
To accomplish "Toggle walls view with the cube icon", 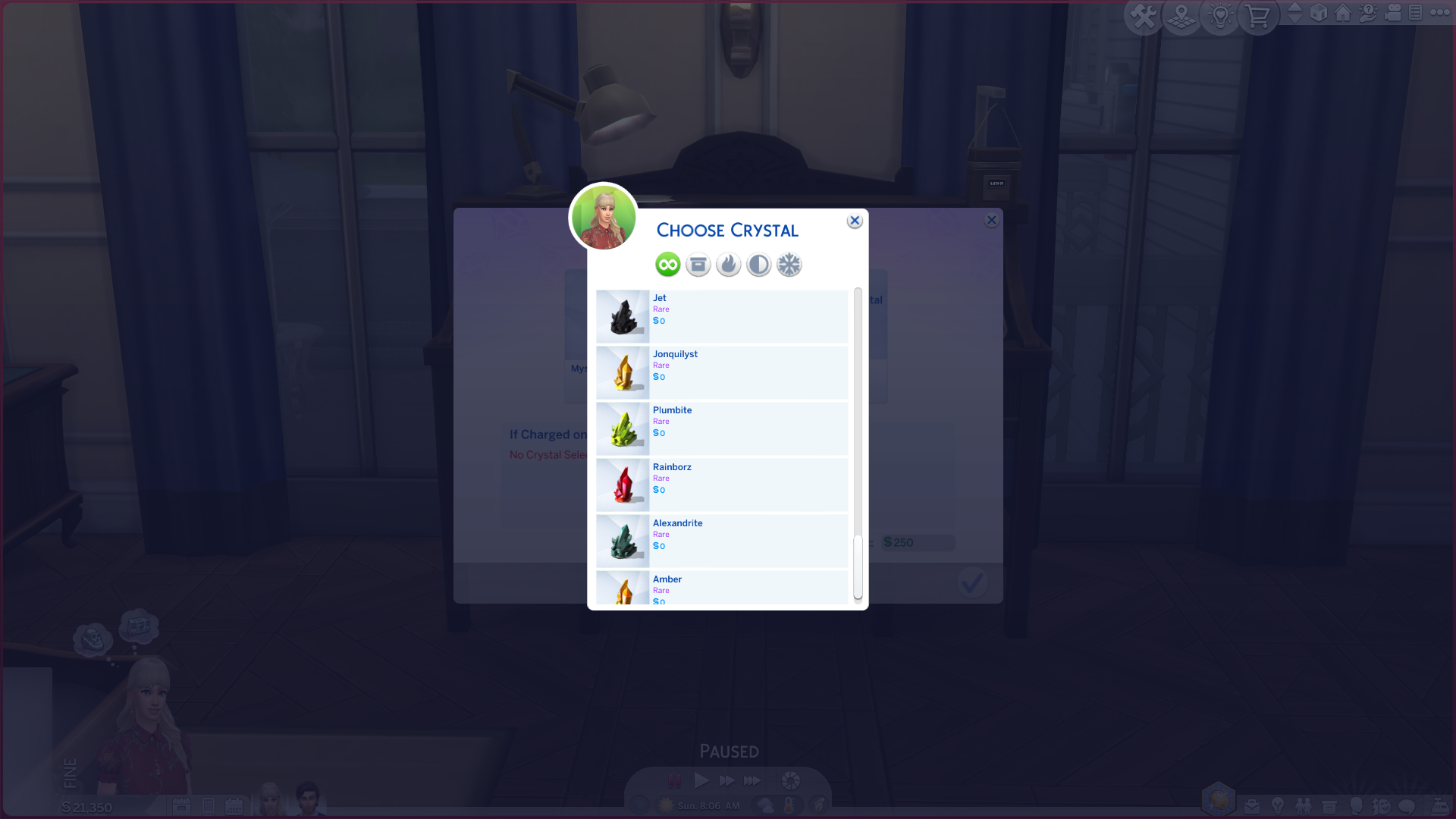I will point(1319,14).
